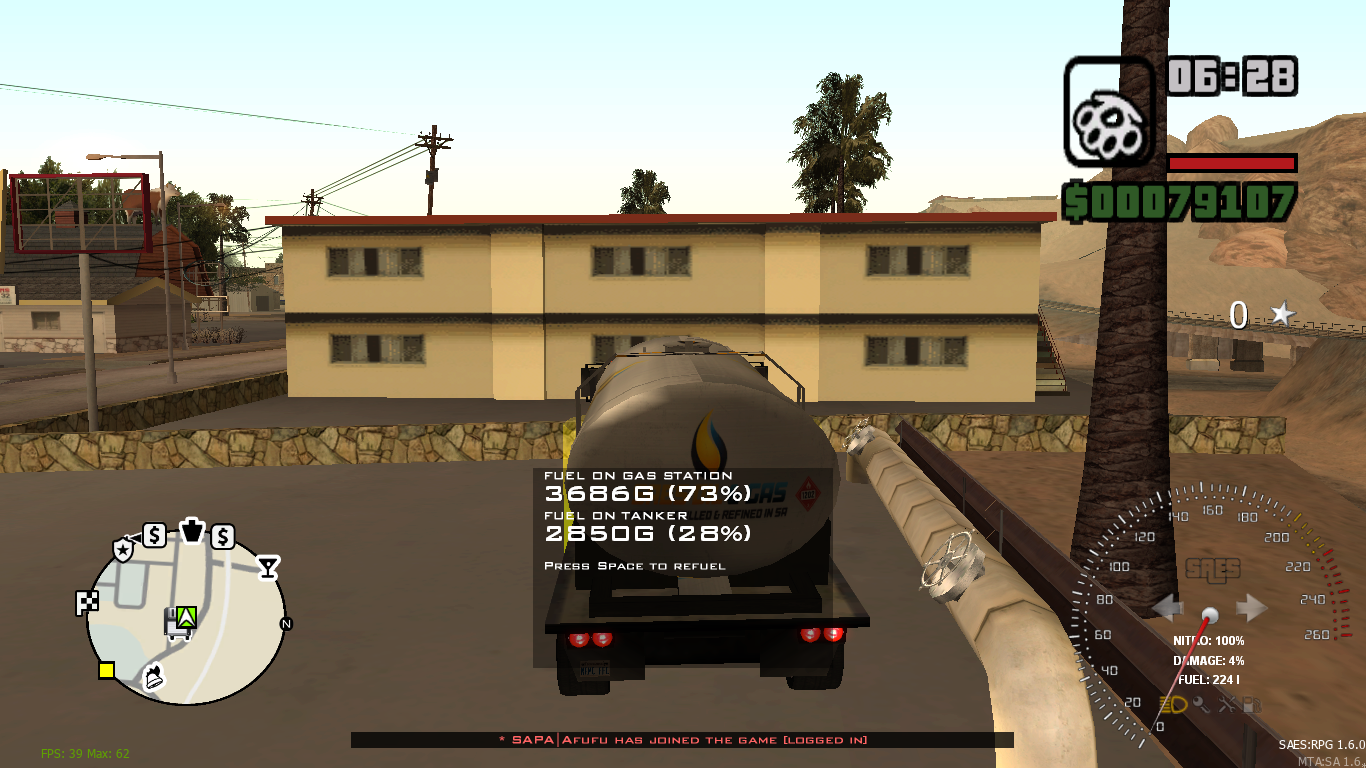Viewport: 1366px width, 768px height.
Task: Click the right arrow on the stats panel
Action: pyautogui.click(x=1253, y=607)
